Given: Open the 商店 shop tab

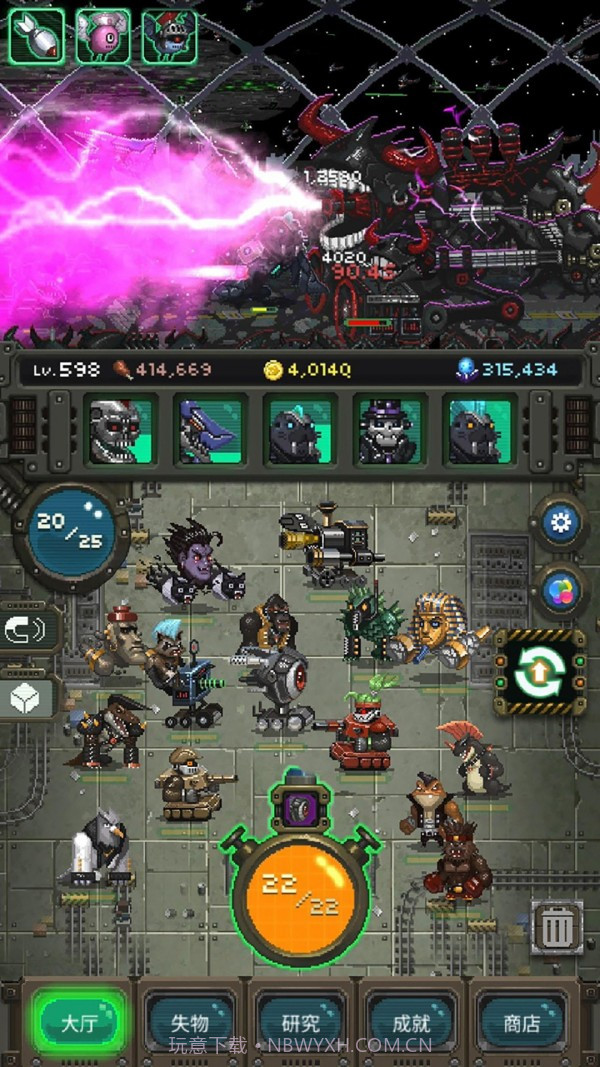Looking at the screenshot, I should [x=521, y=1024].
